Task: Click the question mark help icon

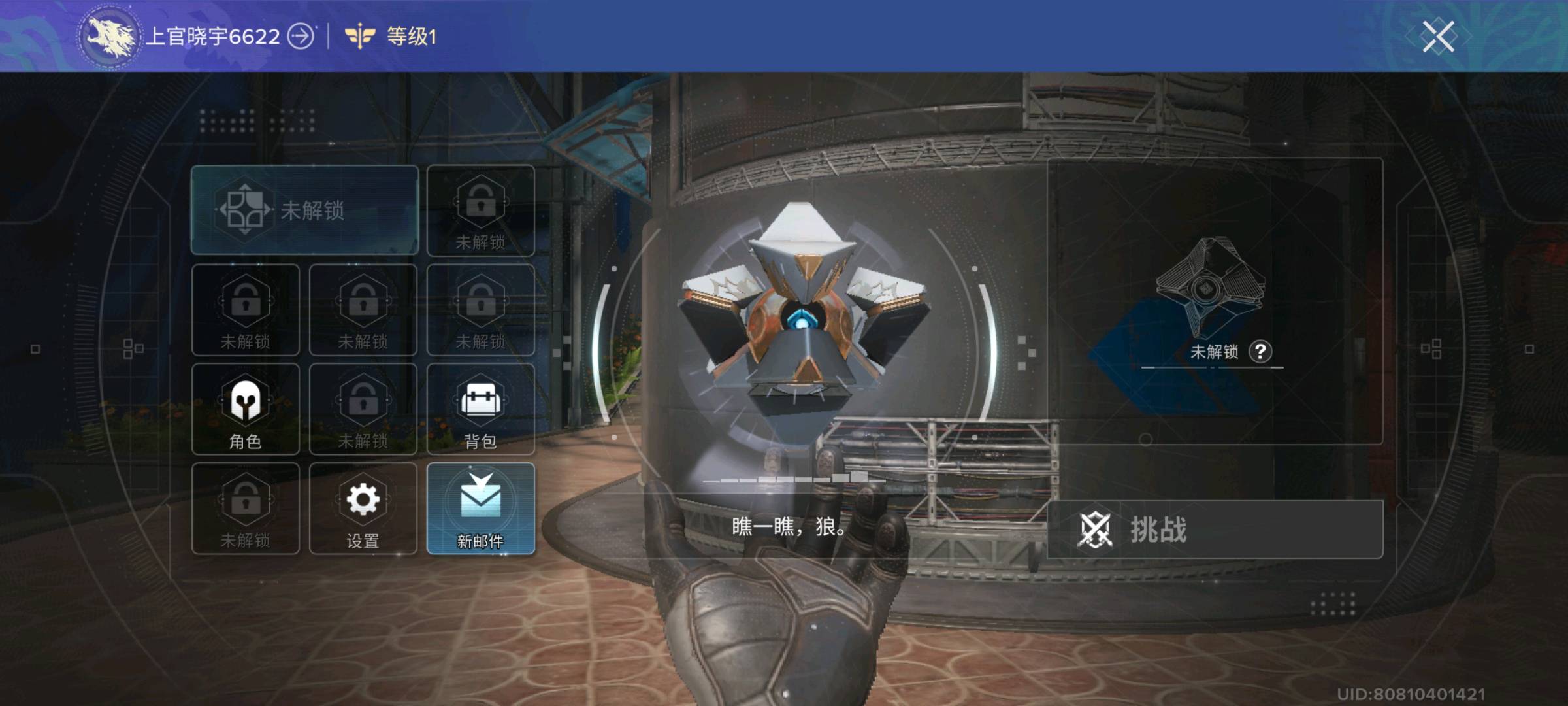Action: (x=1260, y=352)
